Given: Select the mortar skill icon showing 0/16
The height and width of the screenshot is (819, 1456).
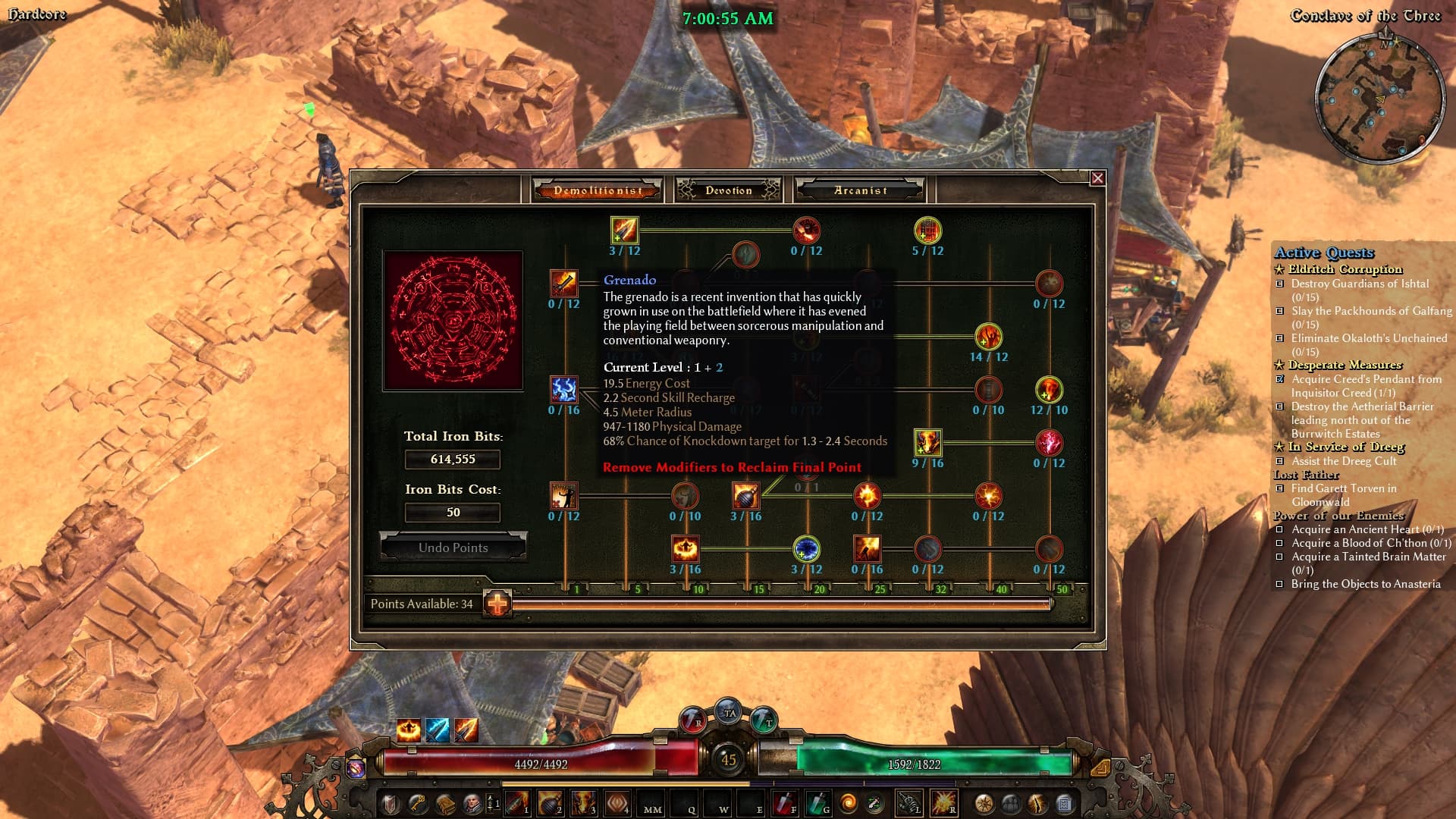Looking at the screenshot, I should pyautogui.click(x=867, y=548).
